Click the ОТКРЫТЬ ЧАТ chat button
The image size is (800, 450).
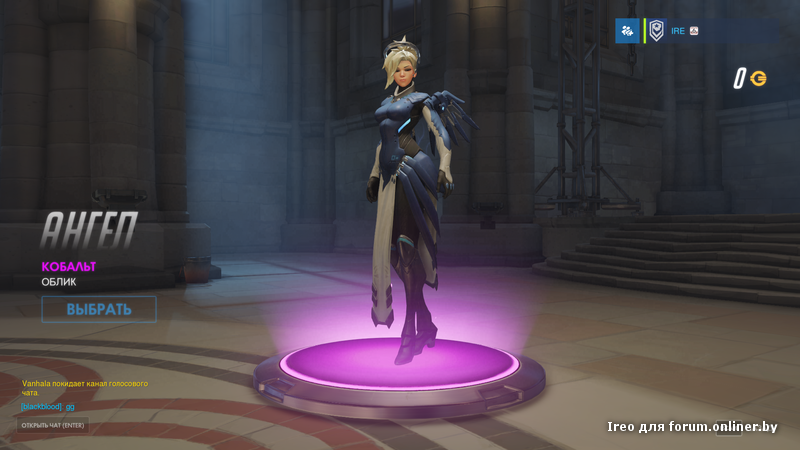click(x=54, y=425)
